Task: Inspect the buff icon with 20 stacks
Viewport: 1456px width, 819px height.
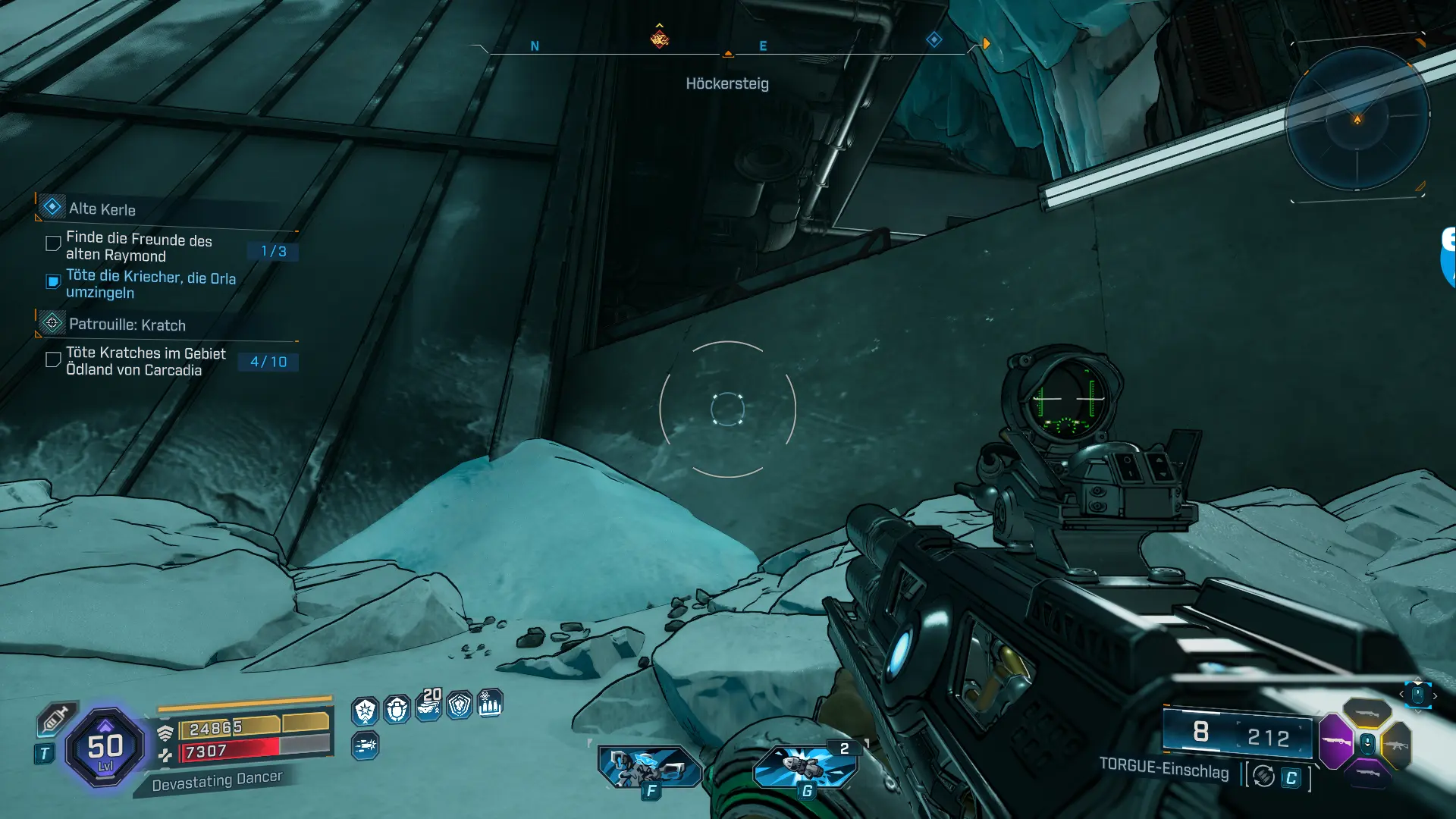Action: click(428, 706)
